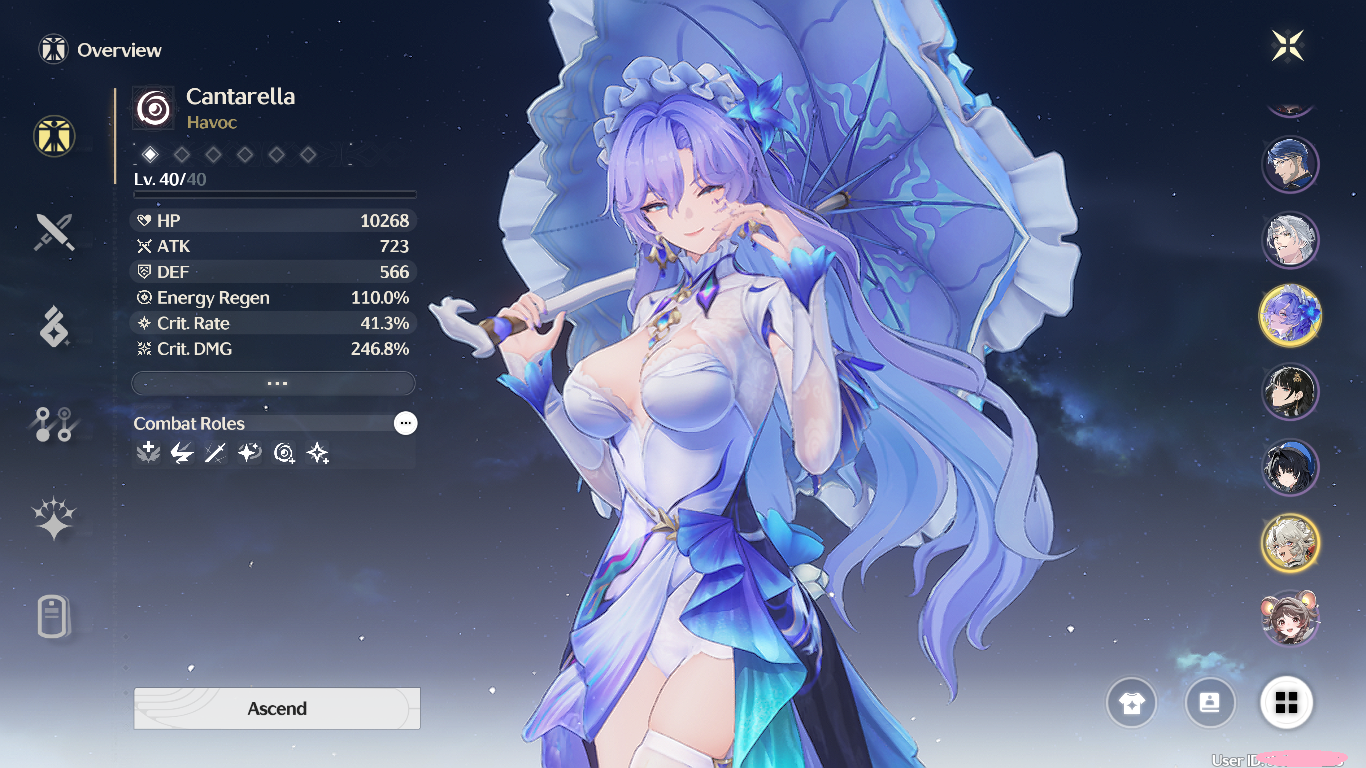
Task: Open the four-square grid view button
Action: pyautogui.click(x=1287, y=703)
